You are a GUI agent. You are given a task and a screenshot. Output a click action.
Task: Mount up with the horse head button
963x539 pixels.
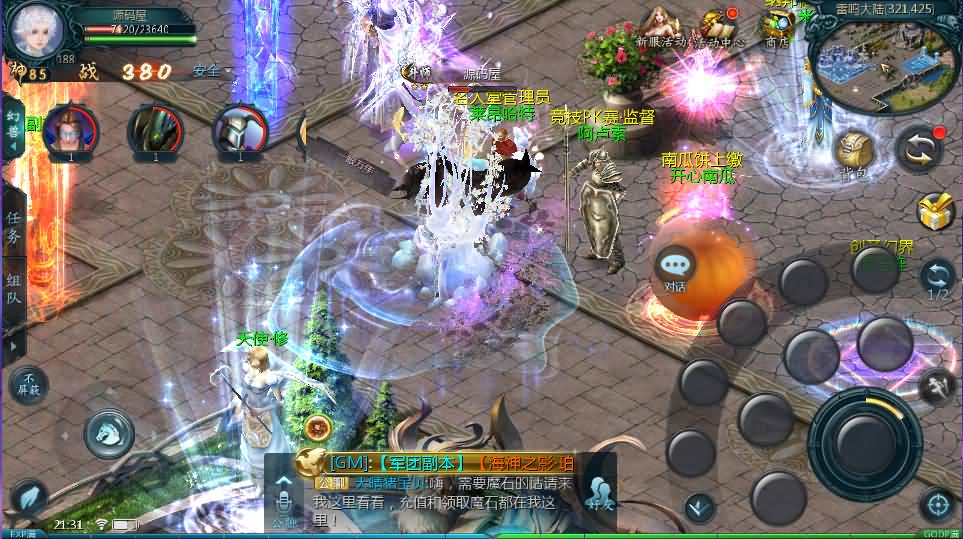pos(109,431)
